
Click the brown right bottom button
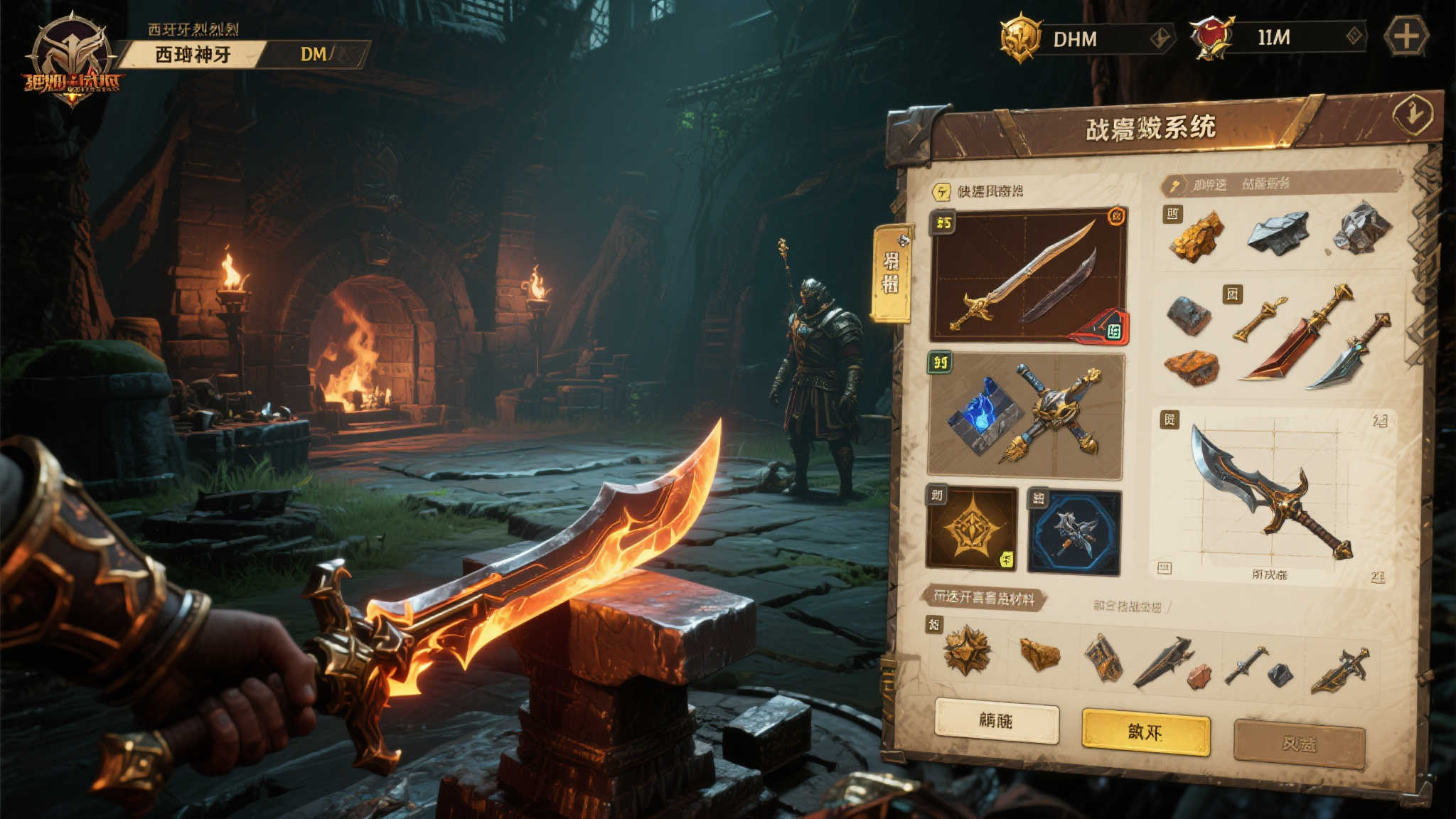pyautogui.click(x=1299, y=744)
